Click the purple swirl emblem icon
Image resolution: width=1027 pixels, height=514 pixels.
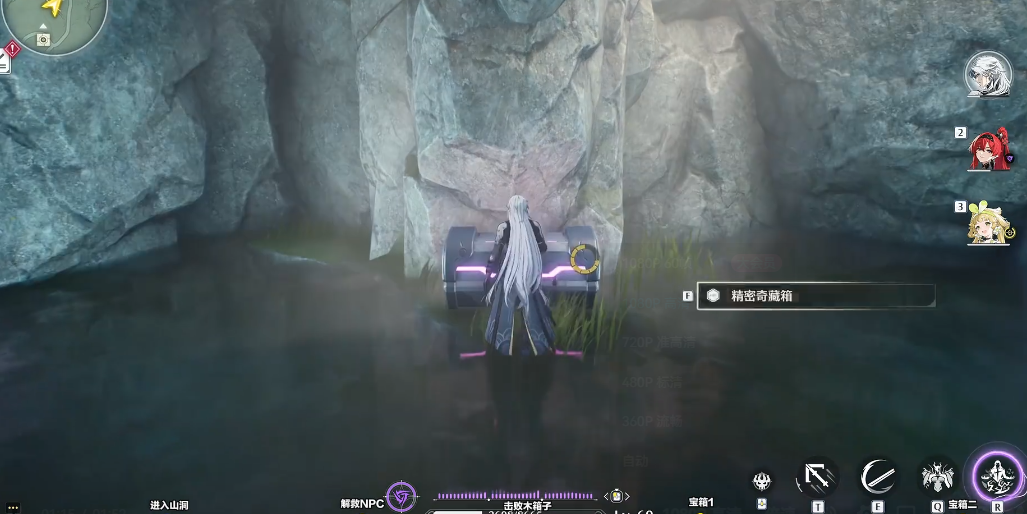click(x=401, y=496)
